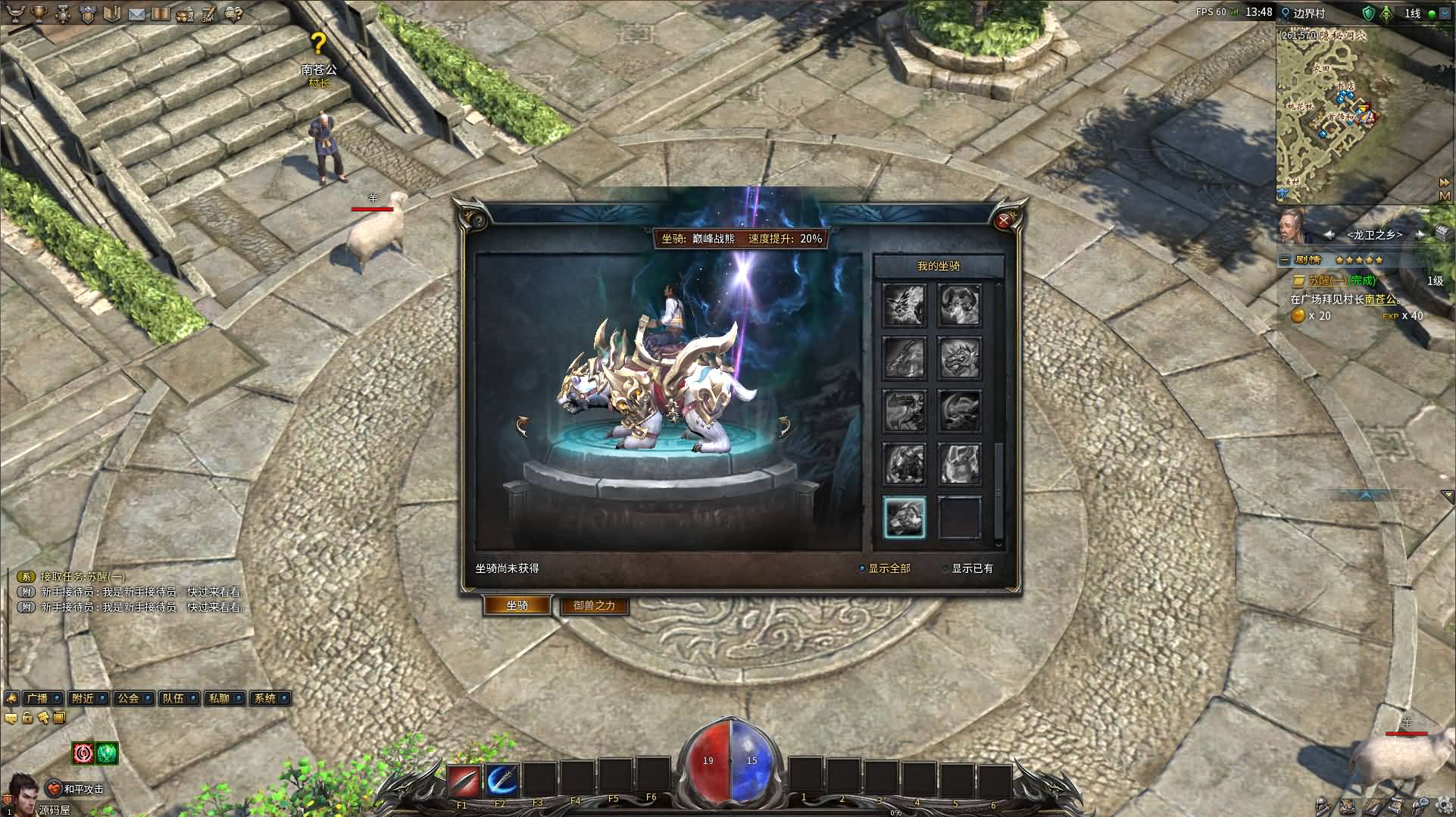The image size is (1456, 817).
Task: Open the mail envelope icon
Action: [136, 14]
